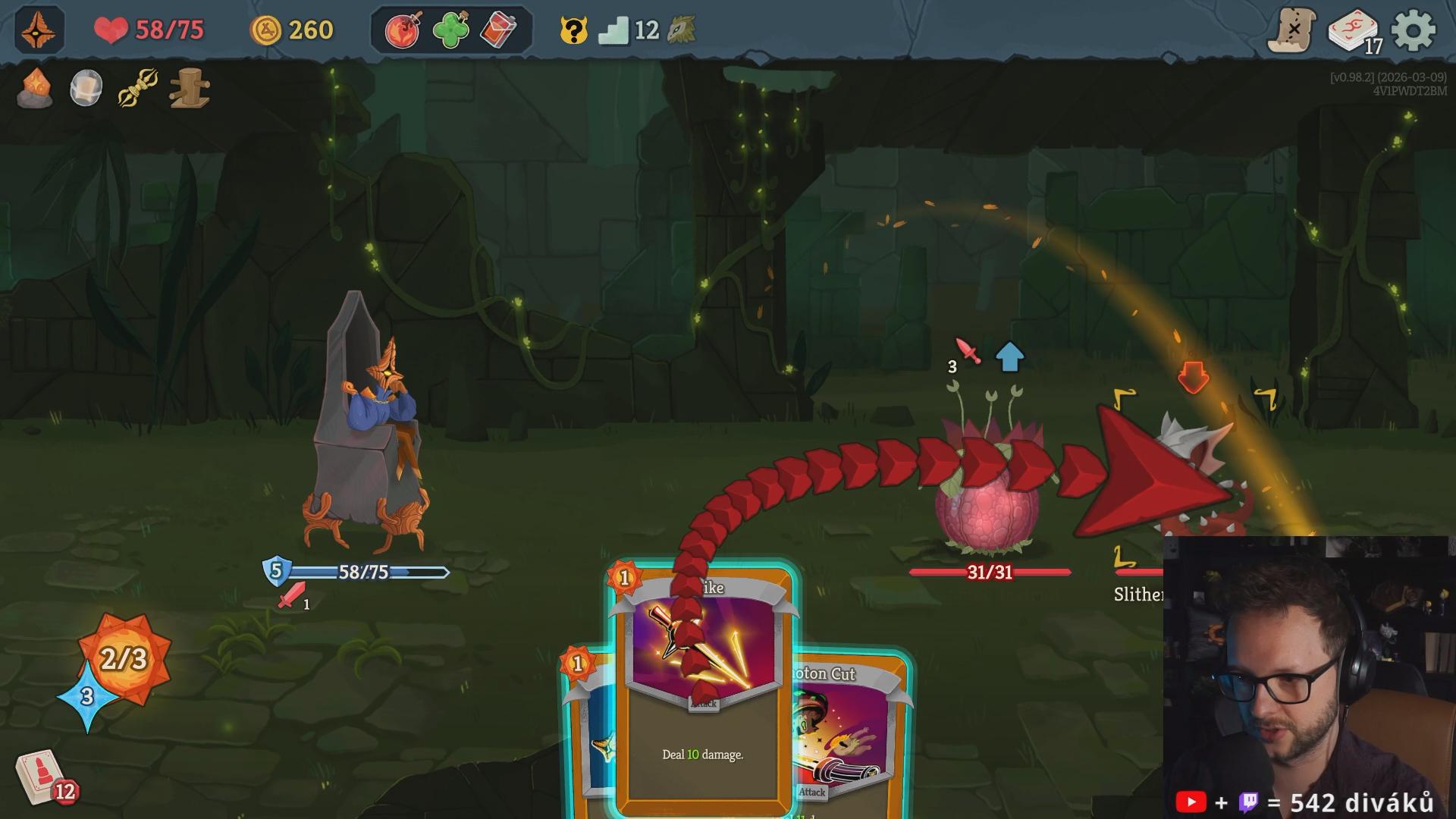
Task: Click the boss head icon beside floor 12
Action: tap(682, 30)
